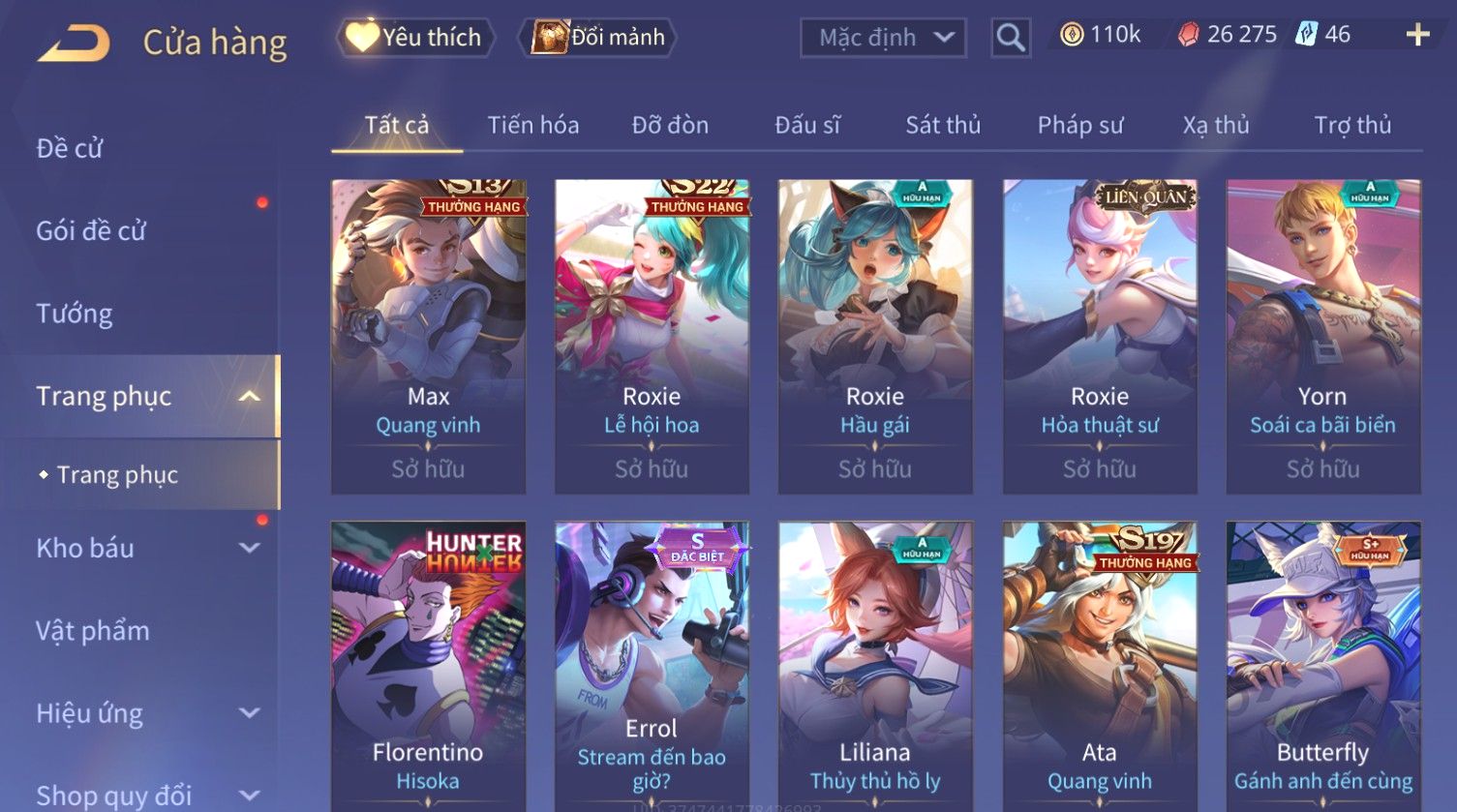The height and width of the screenshot is (812, 1457).
Task: Open the Trợ thủ tab
Action: click(1351, 125)
